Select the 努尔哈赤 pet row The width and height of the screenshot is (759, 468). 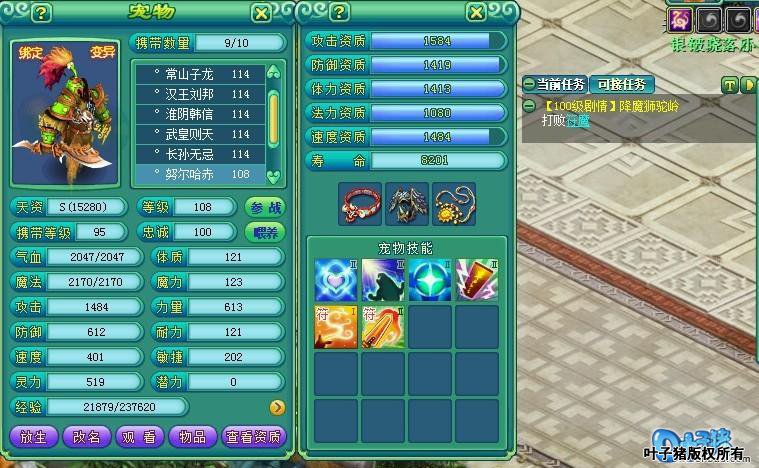click(x=201, y=174)
